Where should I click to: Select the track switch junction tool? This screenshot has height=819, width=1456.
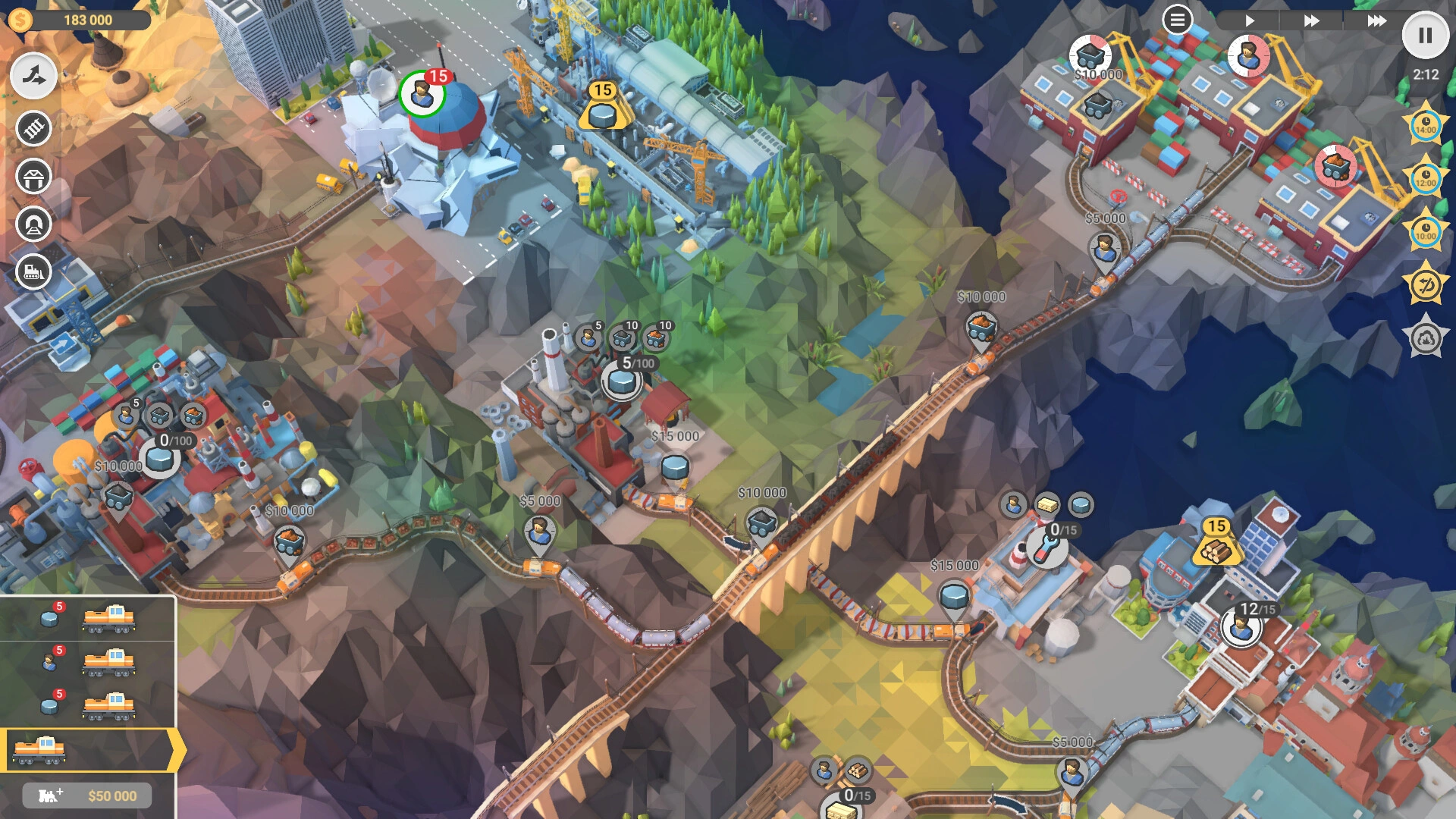[x=33, y=76]
